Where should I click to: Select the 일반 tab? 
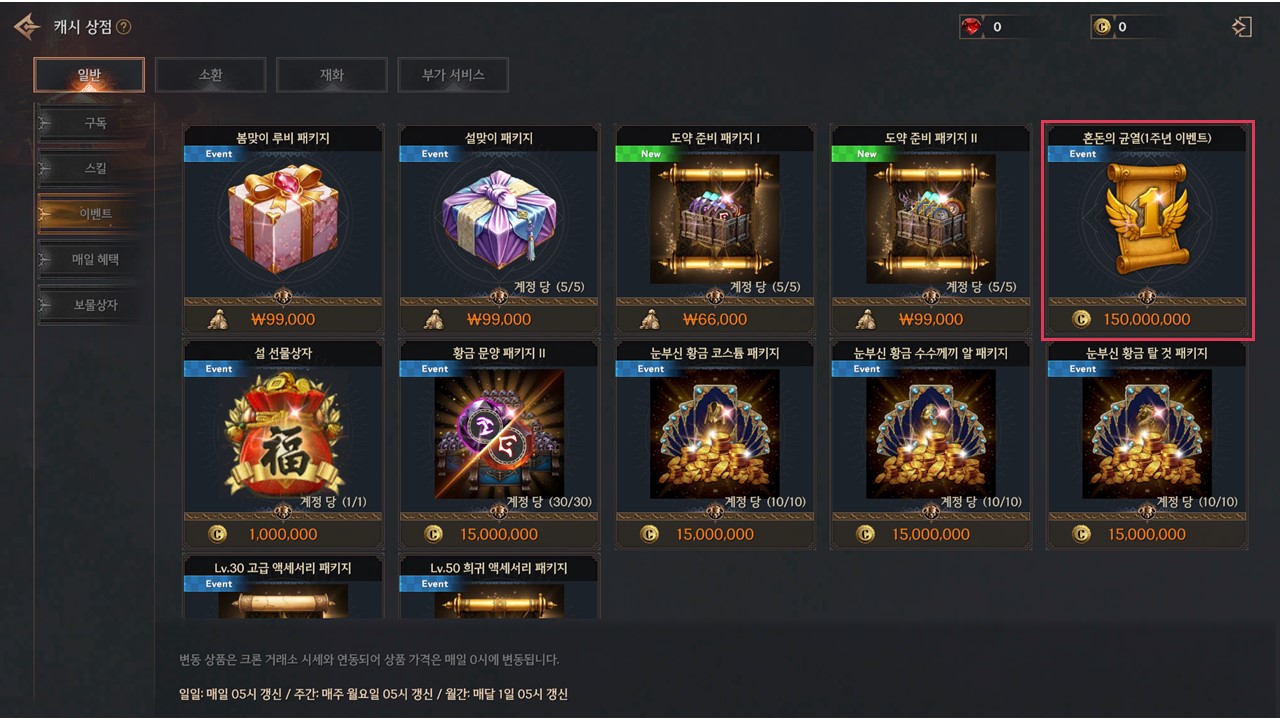coord(89,75)
